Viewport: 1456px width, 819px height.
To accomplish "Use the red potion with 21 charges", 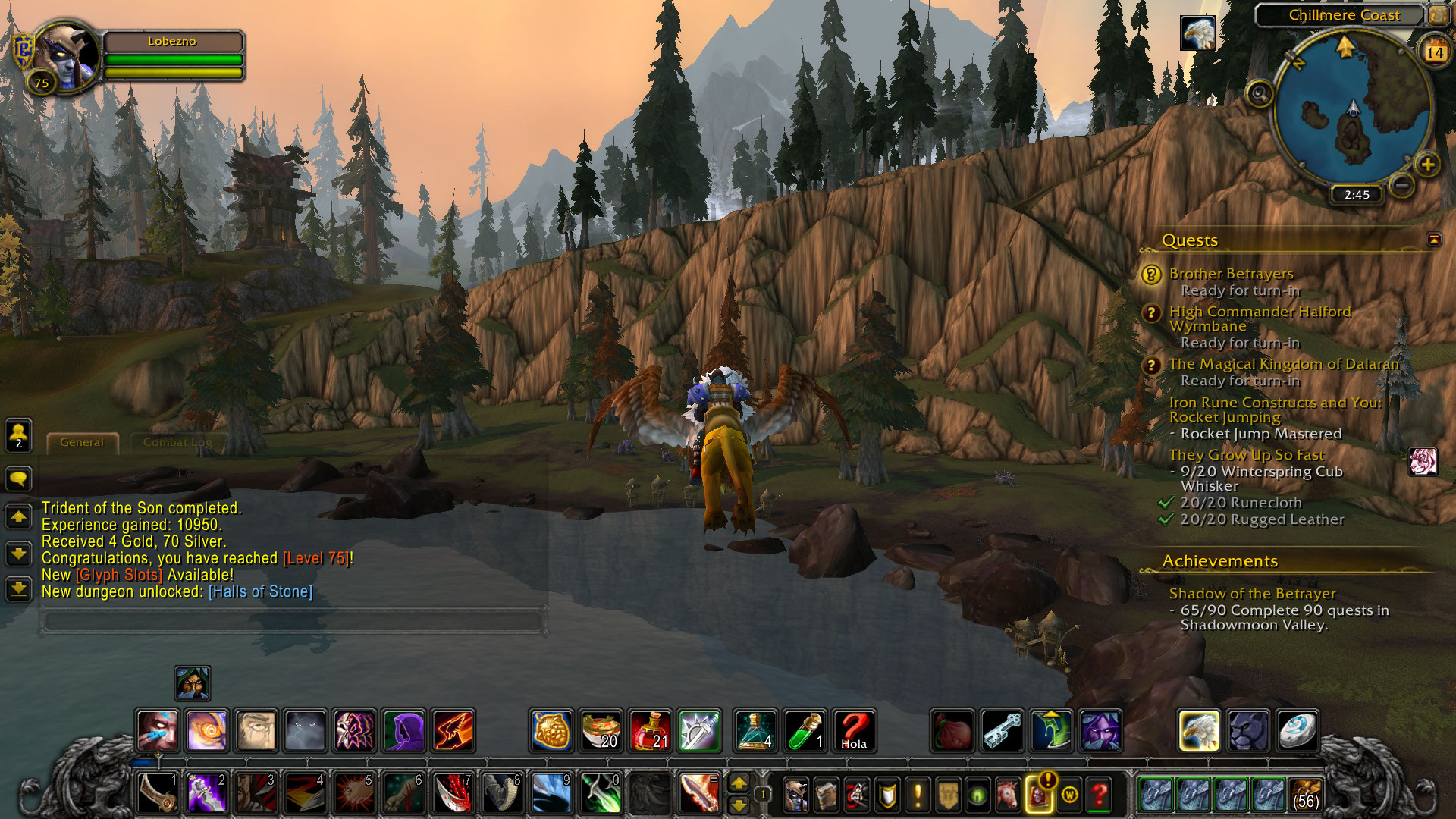I will (650, 730).
